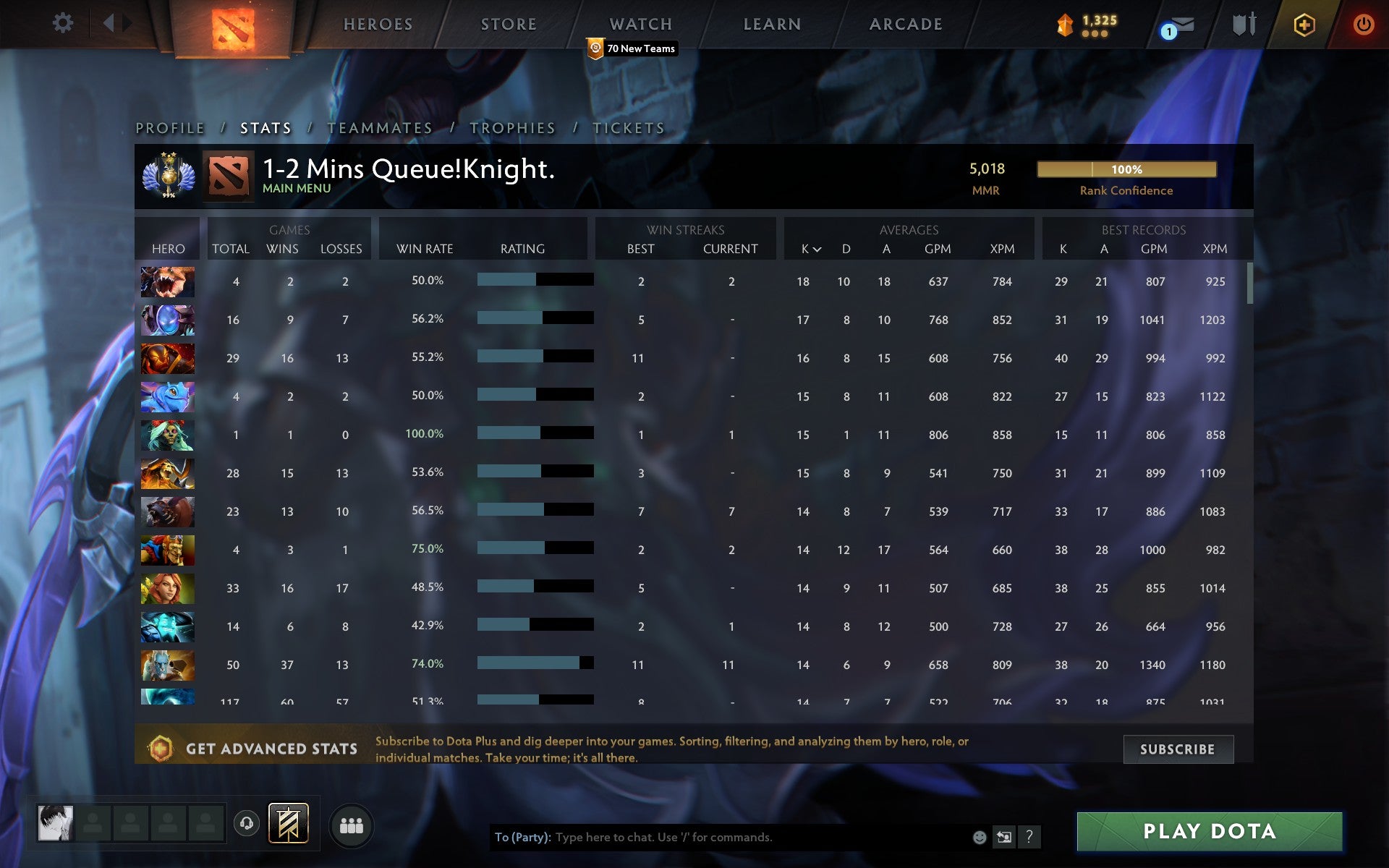Open the emoticon picker in chat bar
The image size is (1389, 868).
click(x=980, y=838)
